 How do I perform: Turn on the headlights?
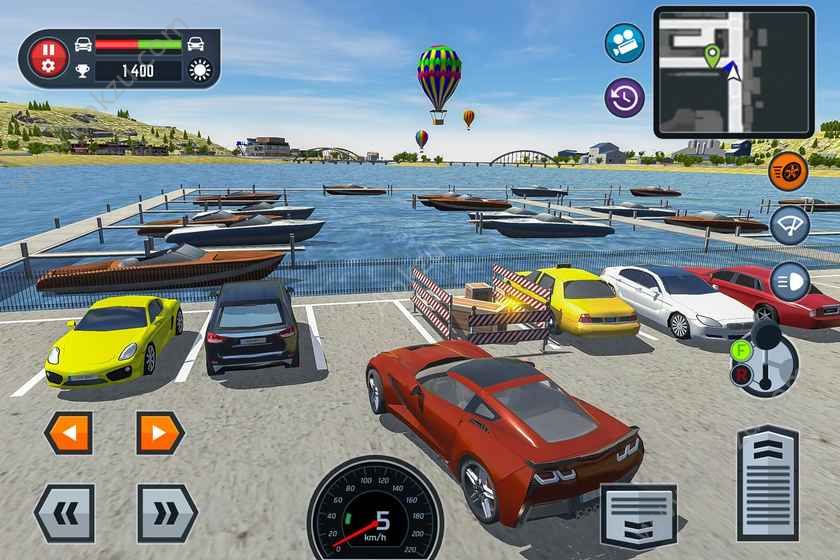point(789,281)
